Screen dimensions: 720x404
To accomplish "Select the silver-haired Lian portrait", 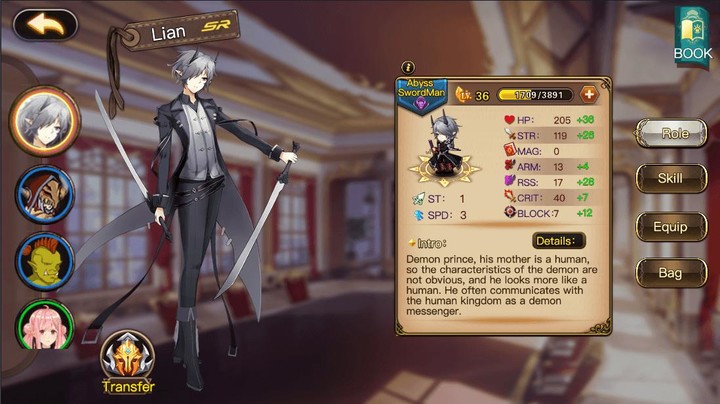I will (x=44, y=120).
